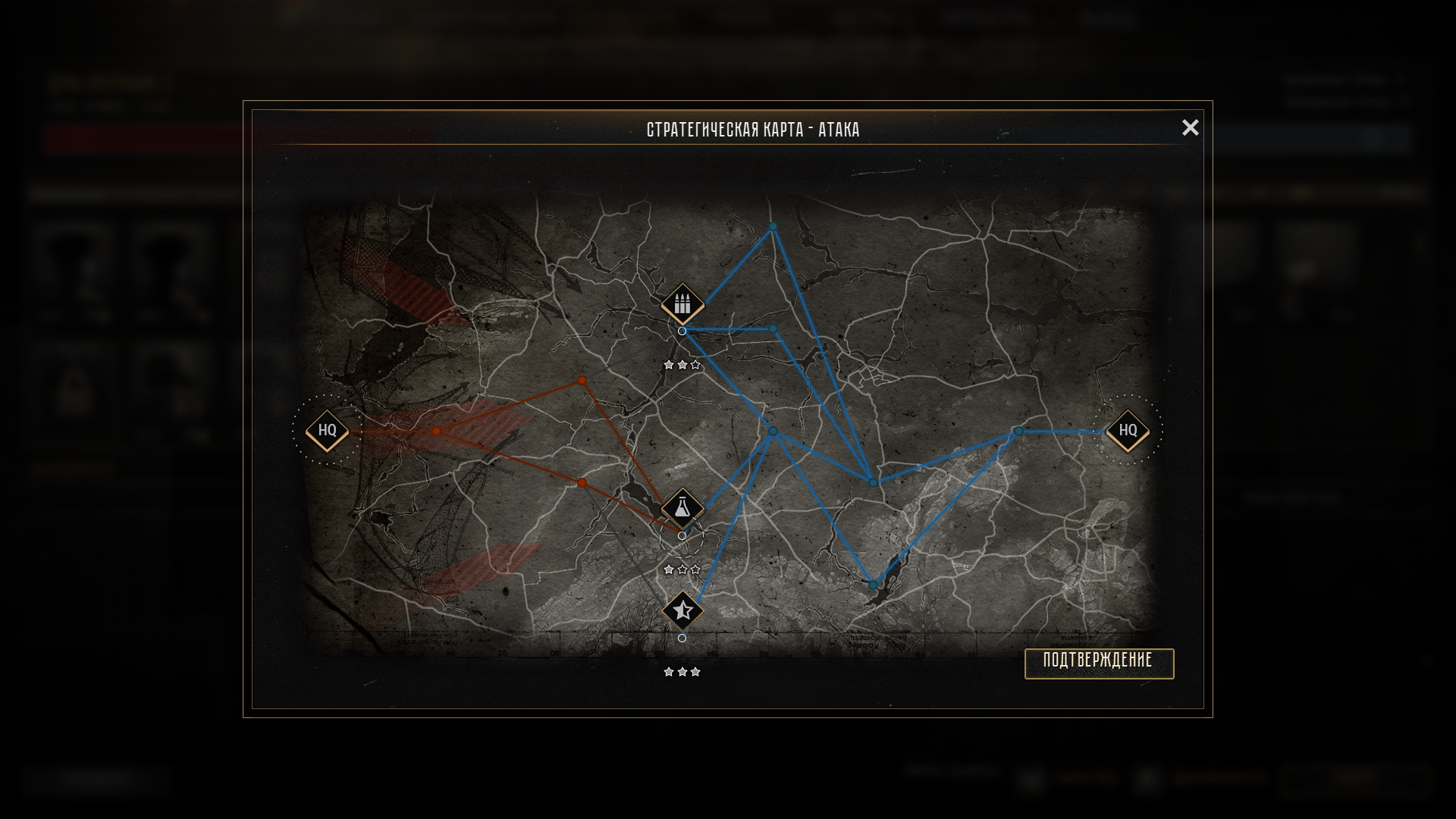The width and height of the screenshot is (1456, 819).
Task: Close the strategic map window
Action: tap(1190, 127)
